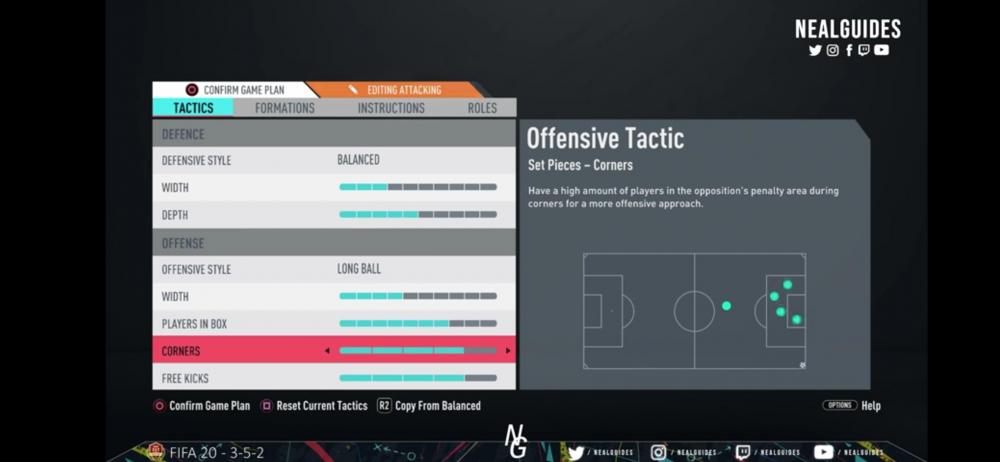1000x462 pixels.
Task: Open the NealGuides YouTube icon link
Action: click(x=881, y=50)
